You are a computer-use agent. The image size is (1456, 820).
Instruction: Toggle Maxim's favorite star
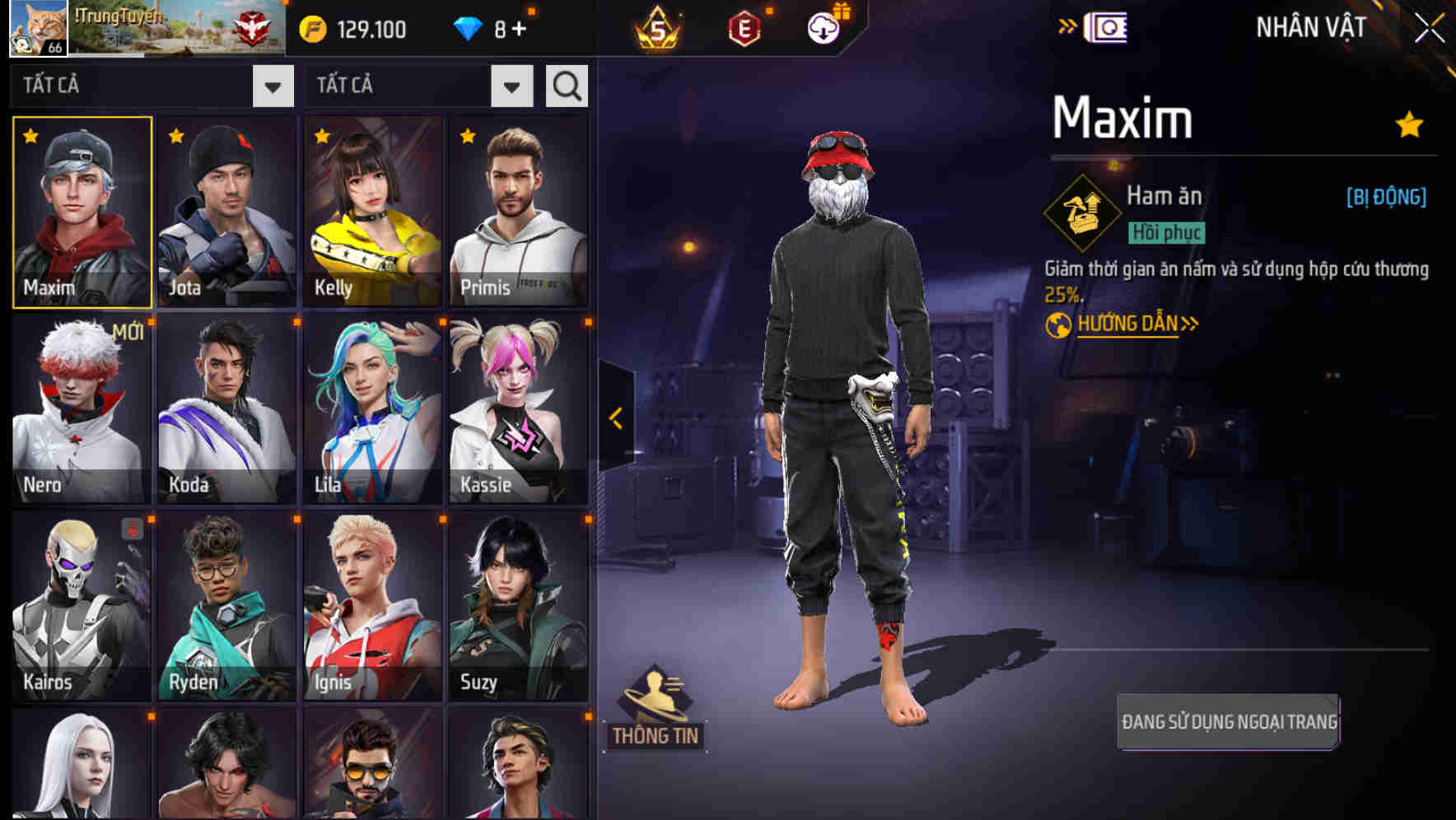click(x=1409, y=123)
